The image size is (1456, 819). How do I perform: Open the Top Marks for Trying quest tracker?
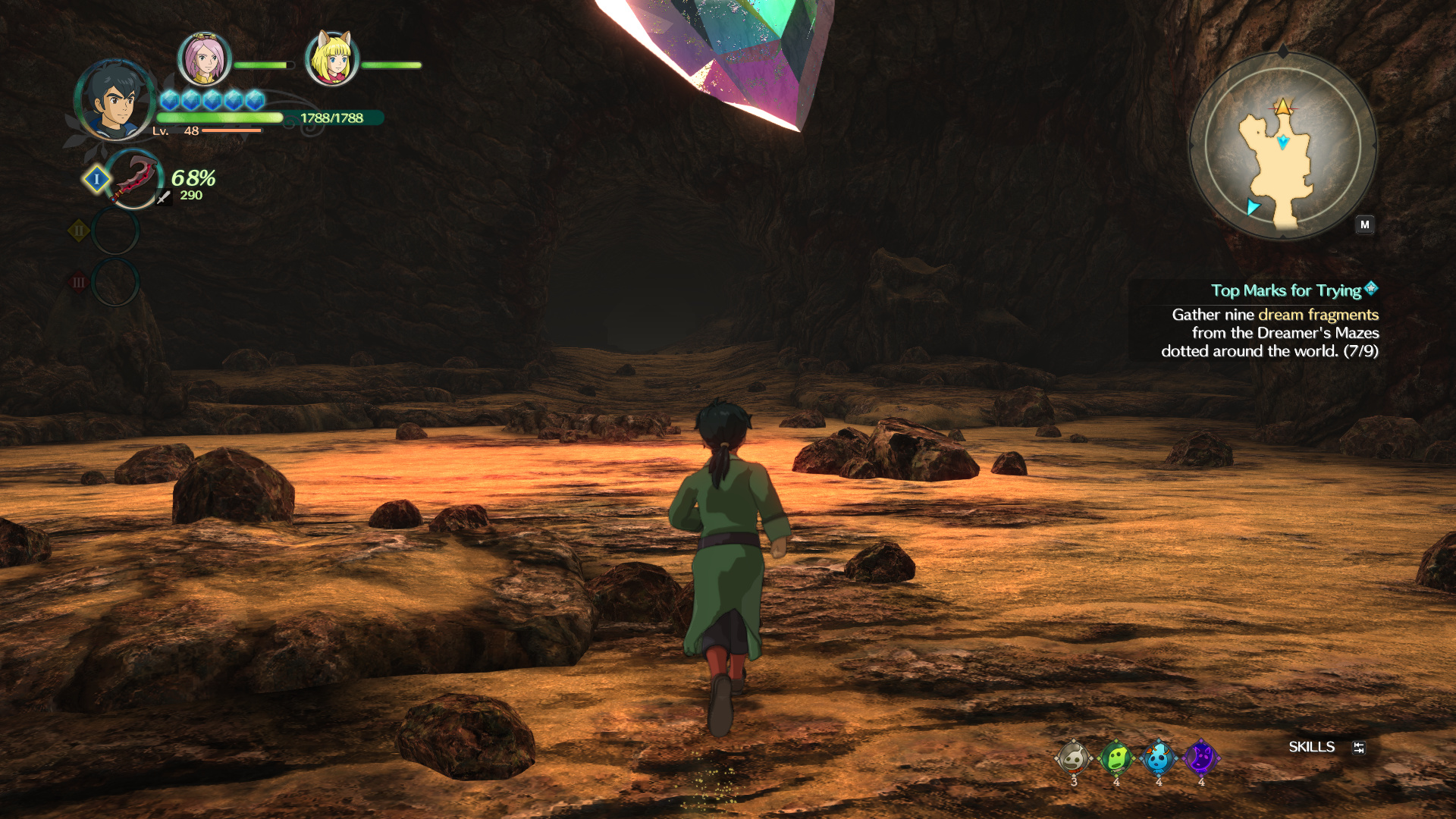1287,290
